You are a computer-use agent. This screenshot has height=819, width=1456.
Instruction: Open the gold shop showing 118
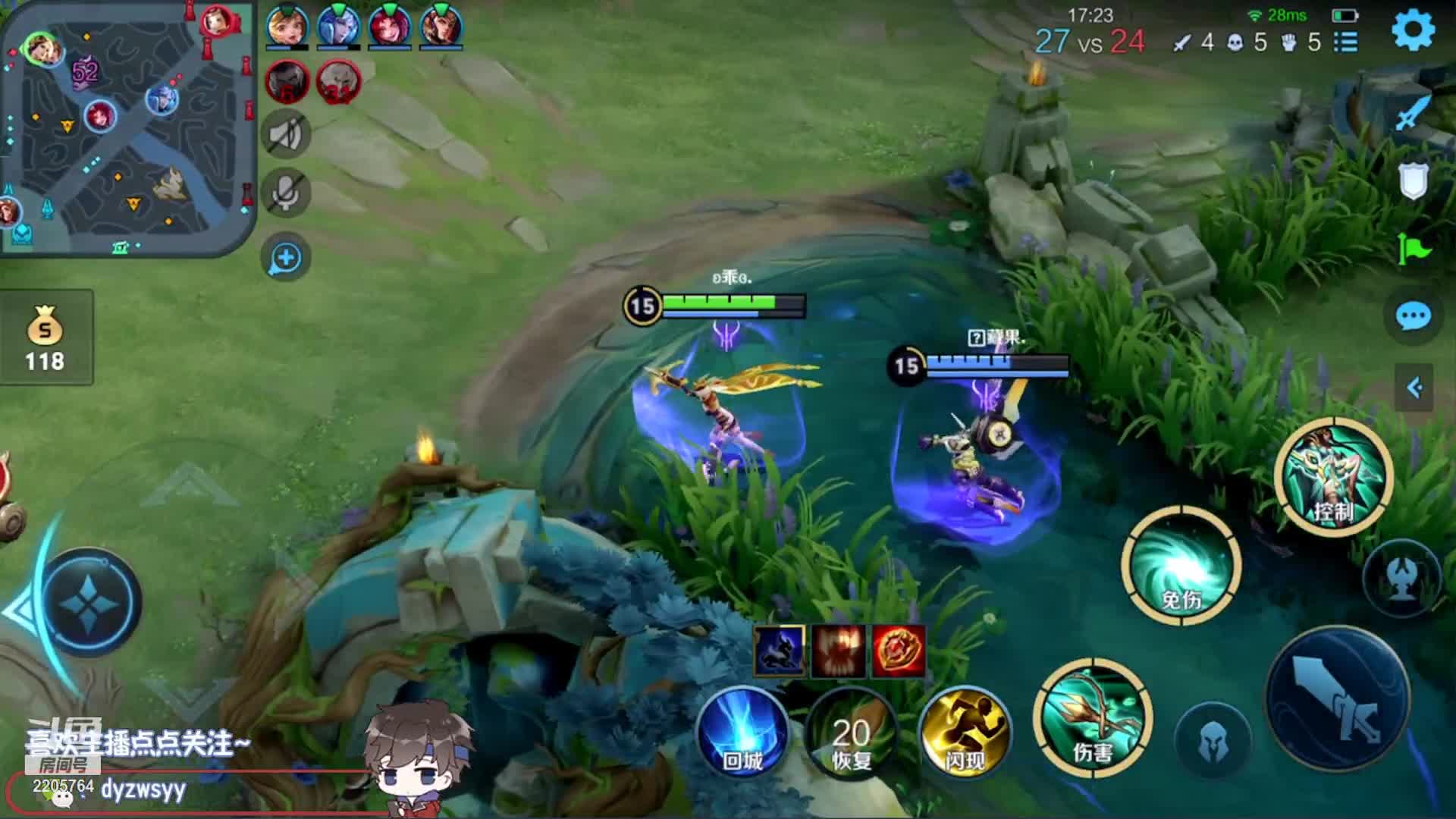[45, 337]
